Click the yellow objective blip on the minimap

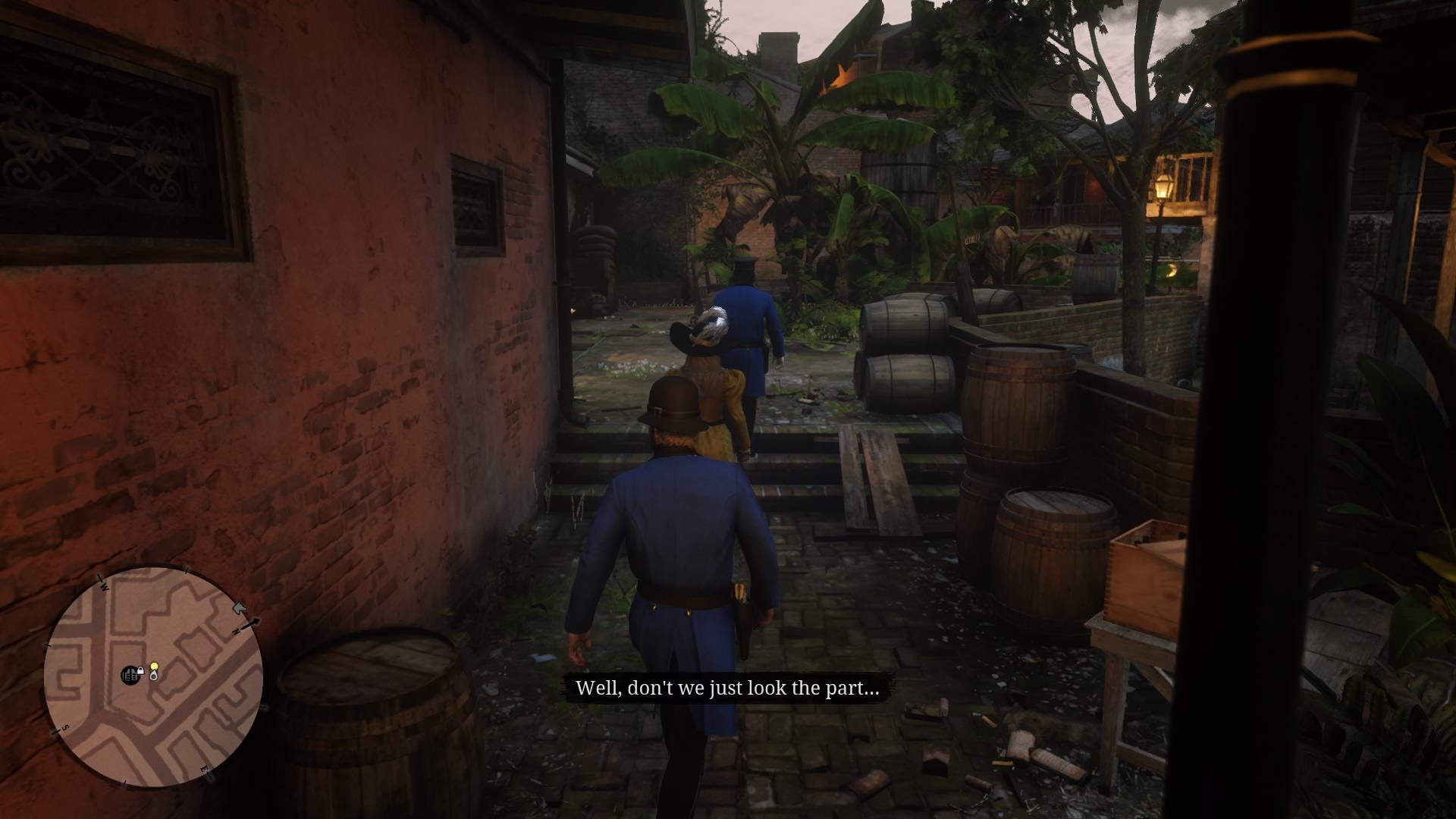(x=154, y=666)
